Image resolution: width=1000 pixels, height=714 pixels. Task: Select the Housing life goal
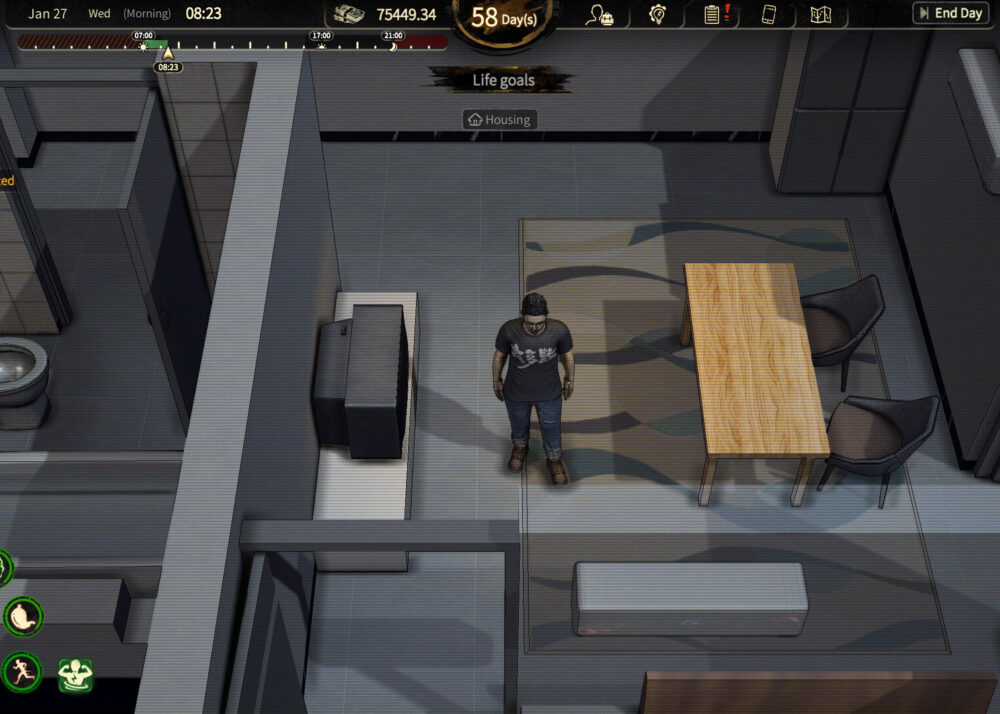click(x=500, y=120)
